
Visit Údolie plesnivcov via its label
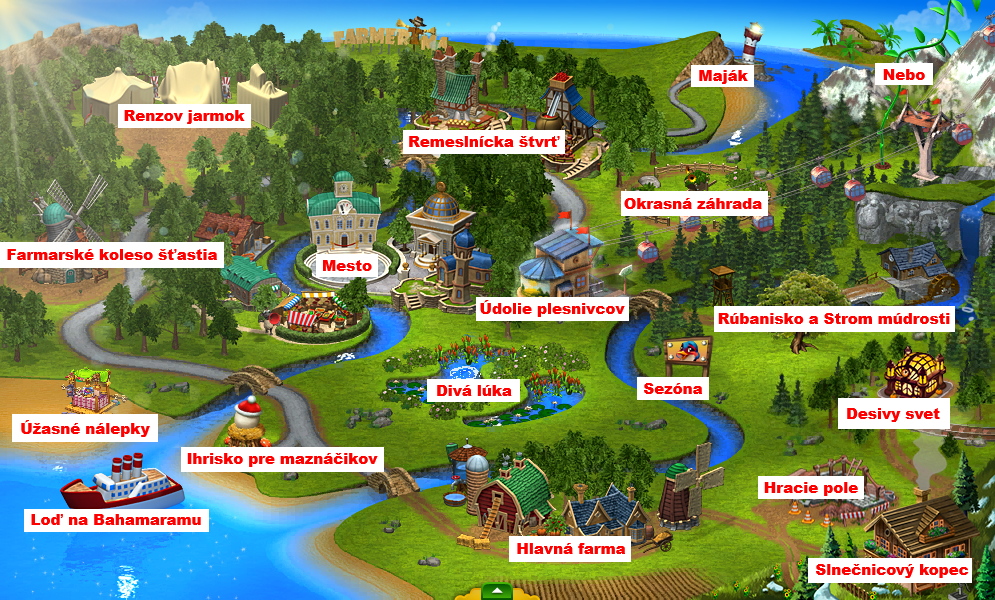click(551, 309)
